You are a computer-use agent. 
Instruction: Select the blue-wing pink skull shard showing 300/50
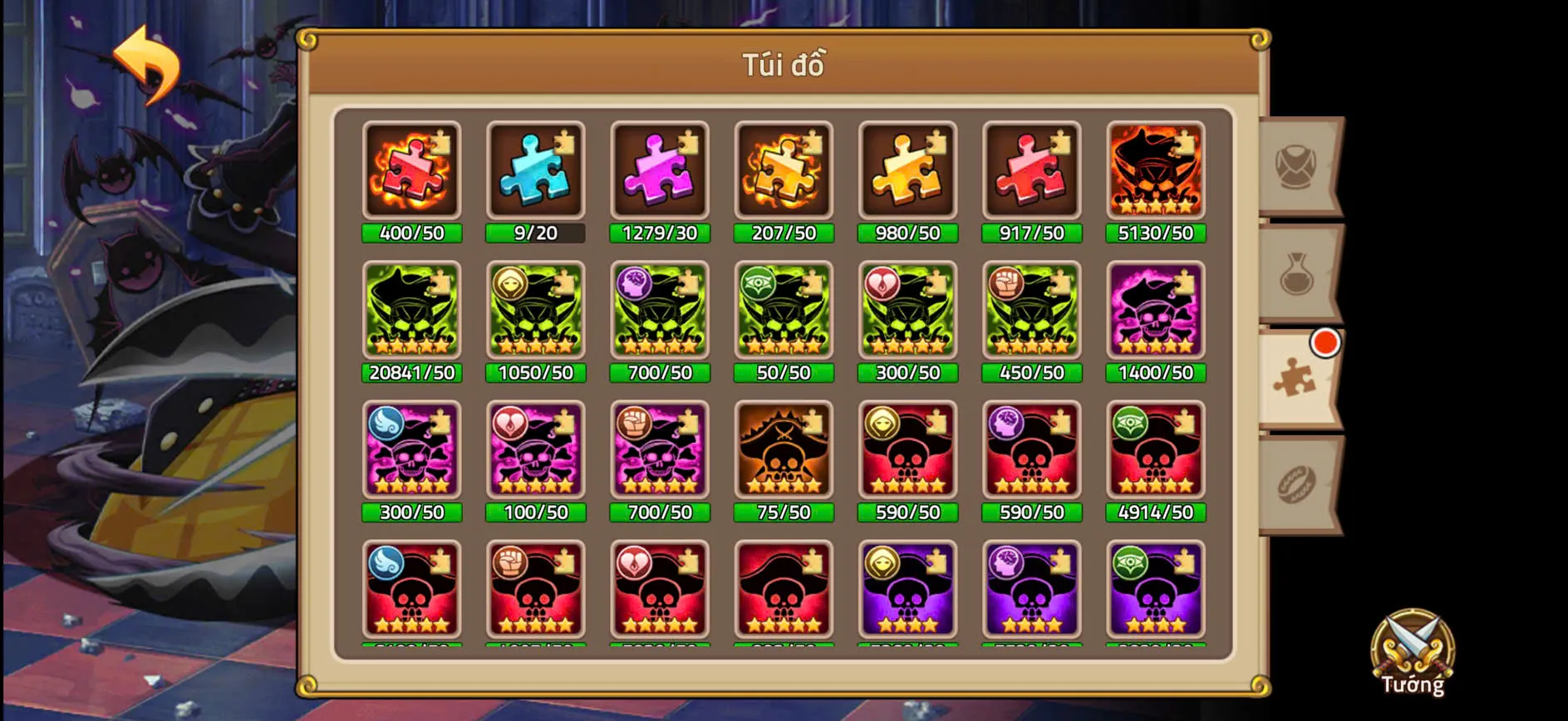(x=411, y=451)
